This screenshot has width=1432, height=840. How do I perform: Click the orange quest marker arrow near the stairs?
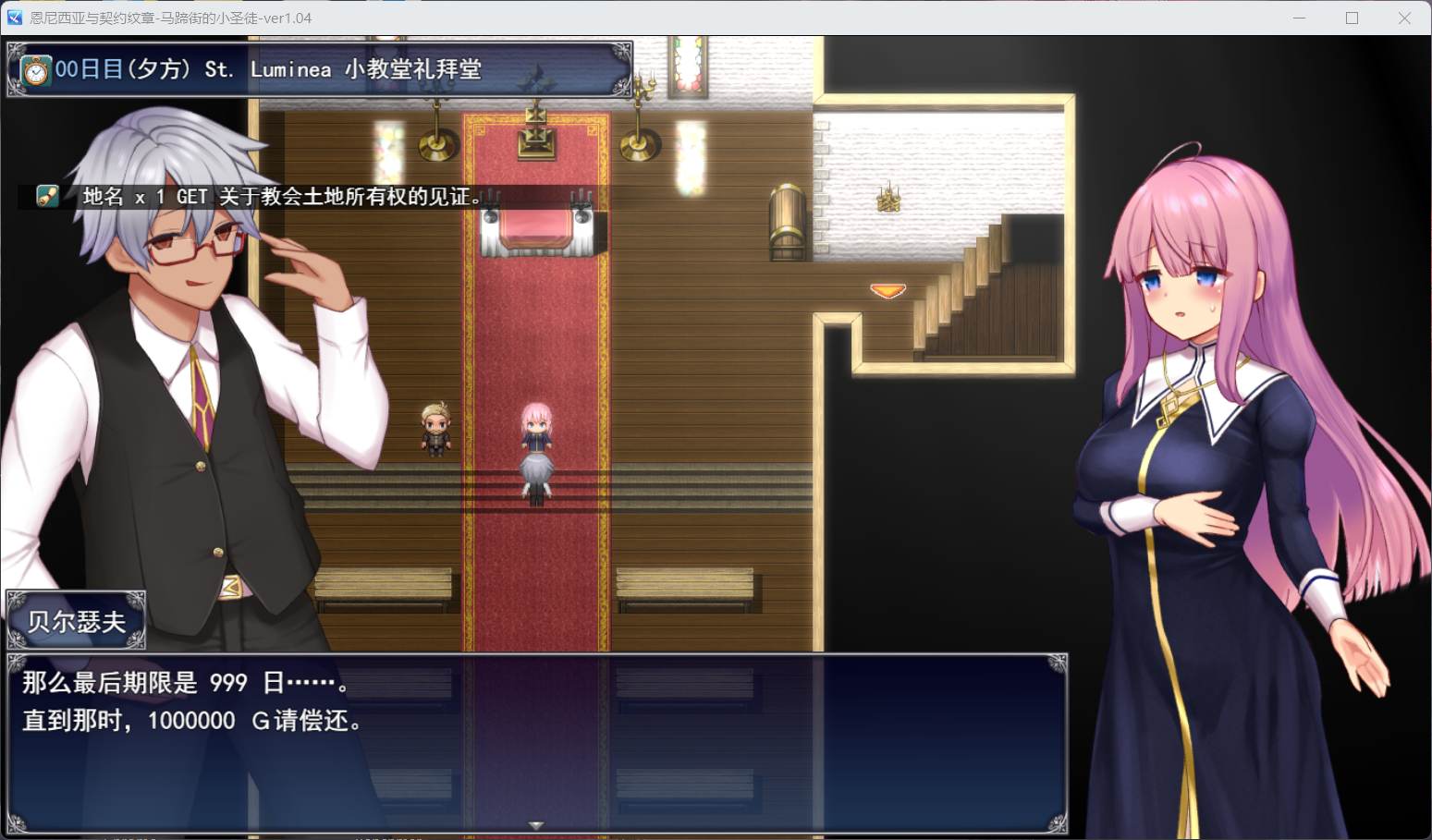(x=886, y=289)
